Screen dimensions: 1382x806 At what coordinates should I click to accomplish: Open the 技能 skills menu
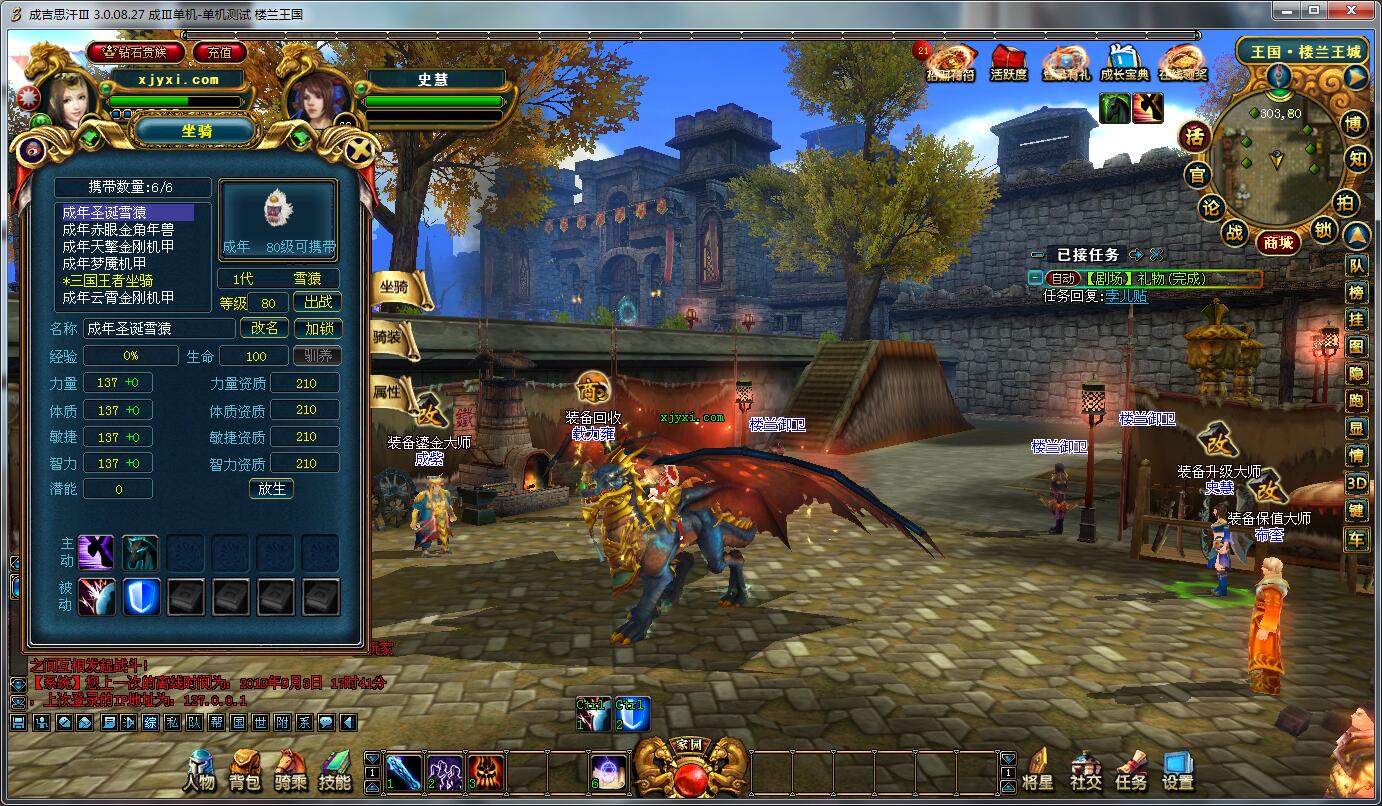pyautogui.click(x=335, y=771)
